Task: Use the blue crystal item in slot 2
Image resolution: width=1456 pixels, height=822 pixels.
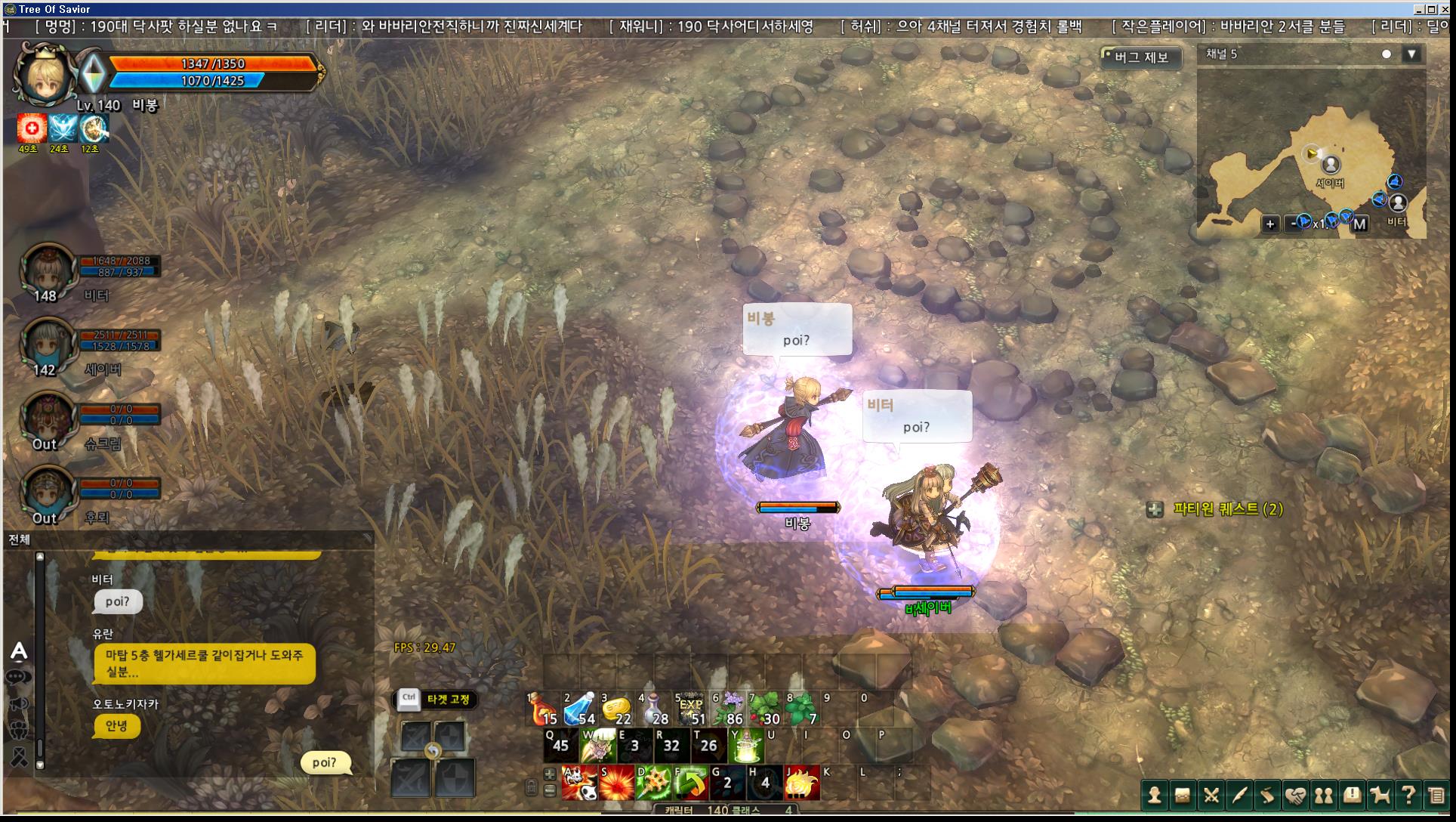Action: pos(580,710)
